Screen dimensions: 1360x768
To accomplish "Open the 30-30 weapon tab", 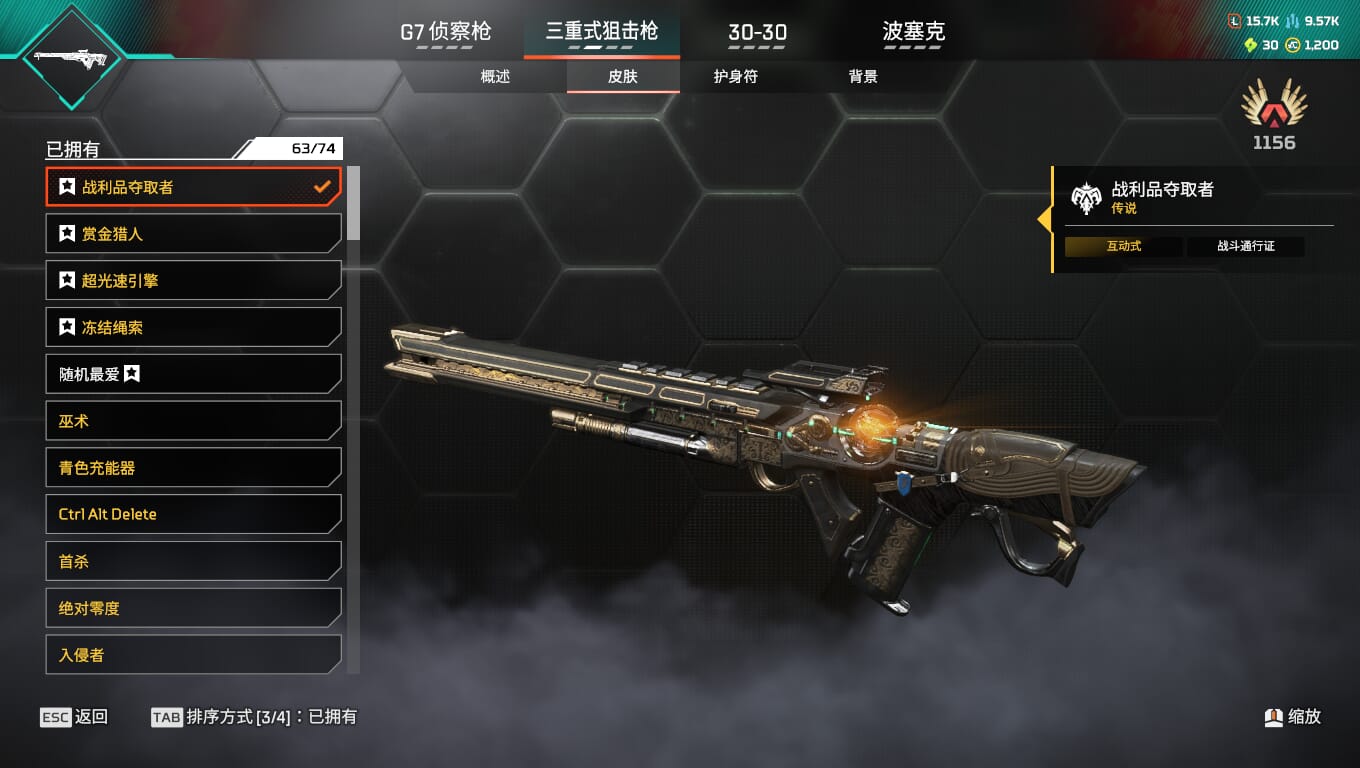I will [x=757, y=32].
